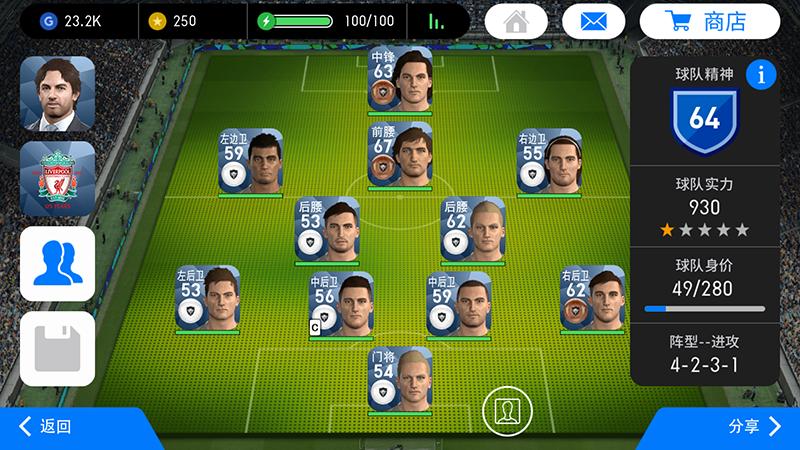Image resolution: width=800 pixels, height=450 pixels.
Task: Select the 前腰 player card rated 67
Action: tap(400, 154)
